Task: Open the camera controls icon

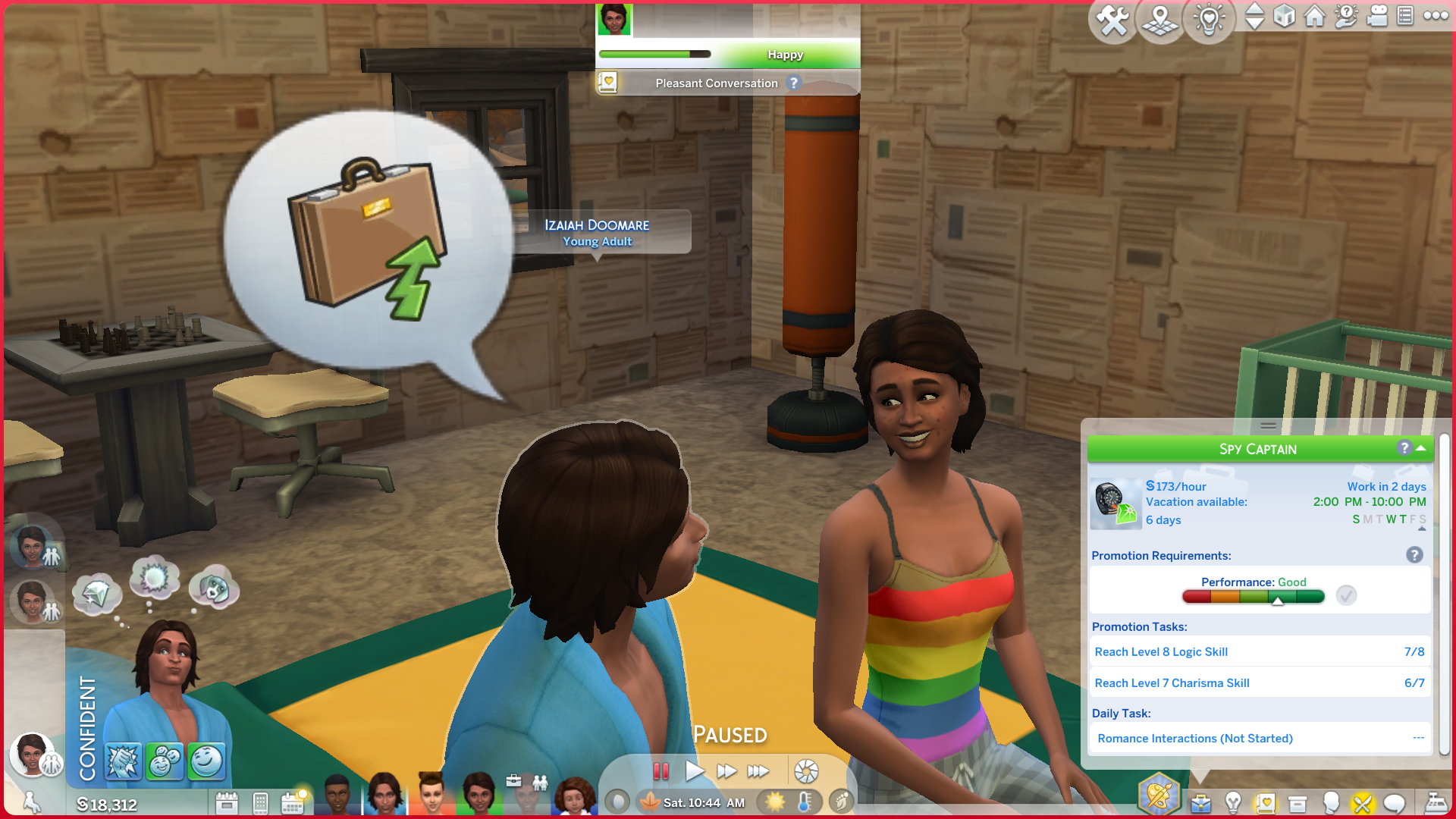Action: (x=1376, y=16)
